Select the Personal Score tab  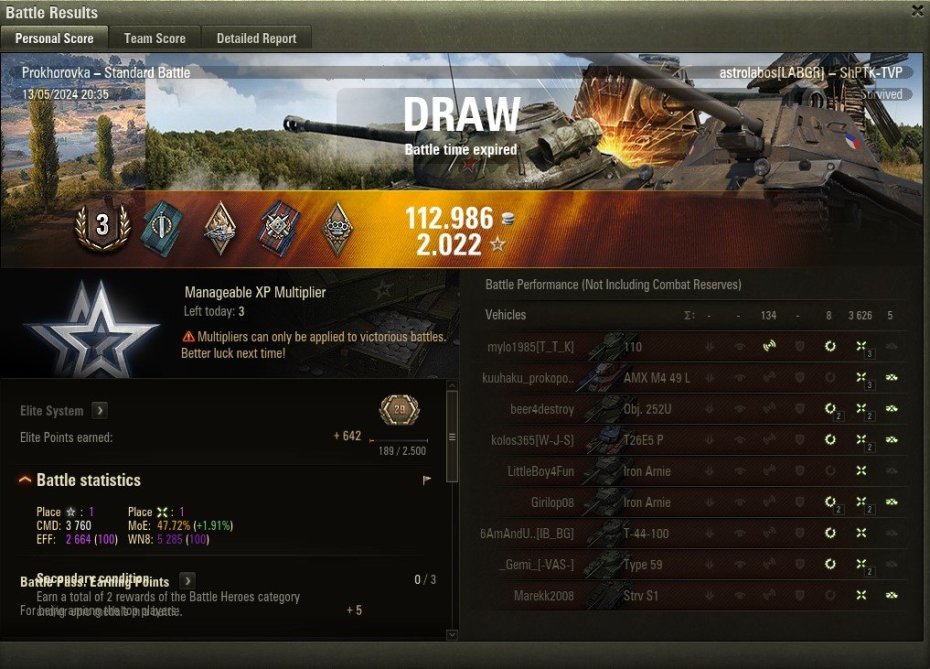click(x=54, y=38)
